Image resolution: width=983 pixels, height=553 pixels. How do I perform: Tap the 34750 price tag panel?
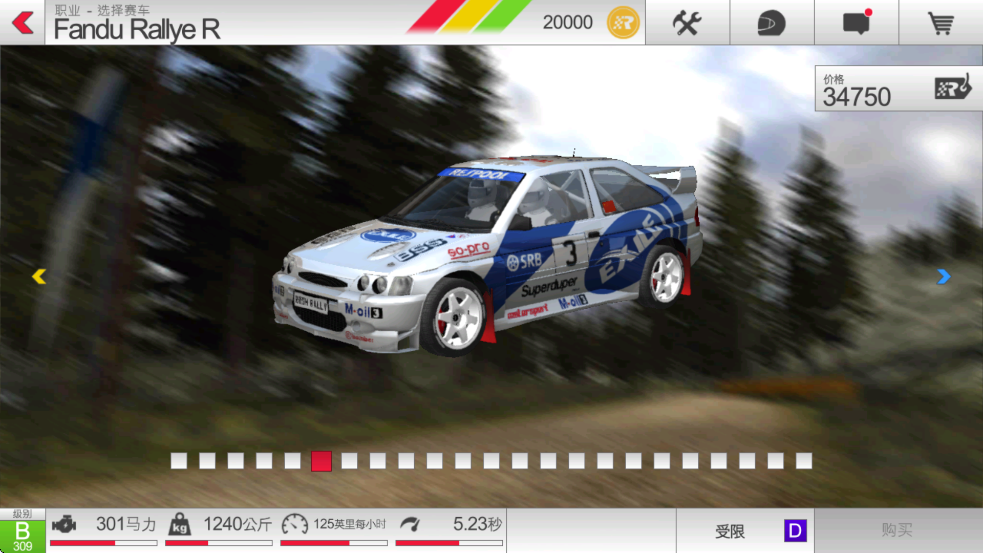point(897,89)
